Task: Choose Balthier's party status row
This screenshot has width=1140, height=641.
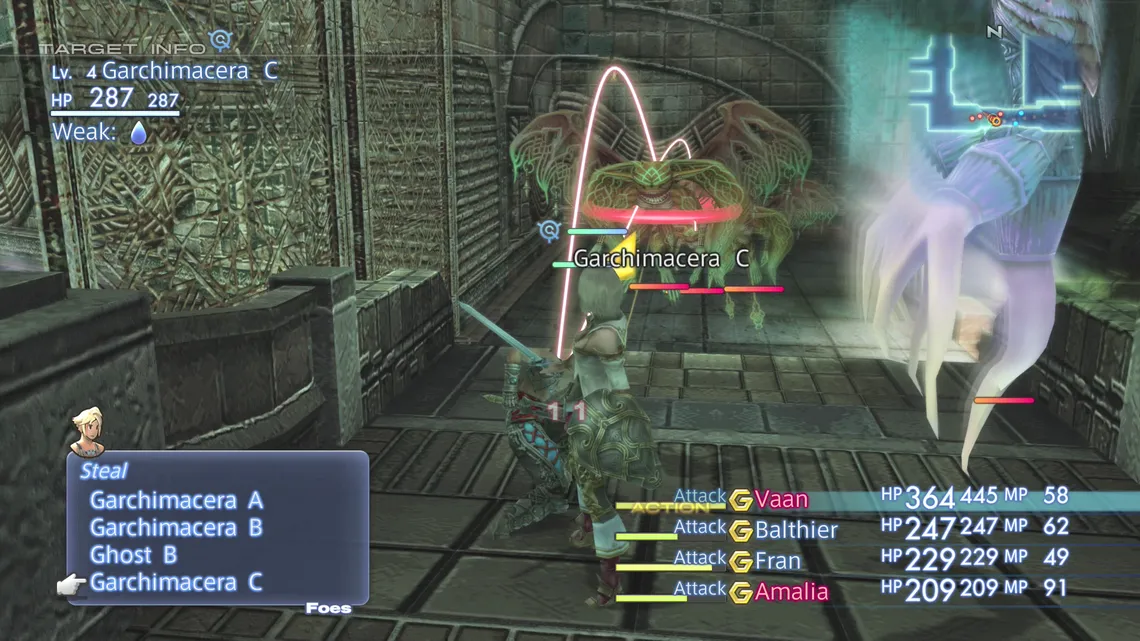Action: click(x=796, y=530)
